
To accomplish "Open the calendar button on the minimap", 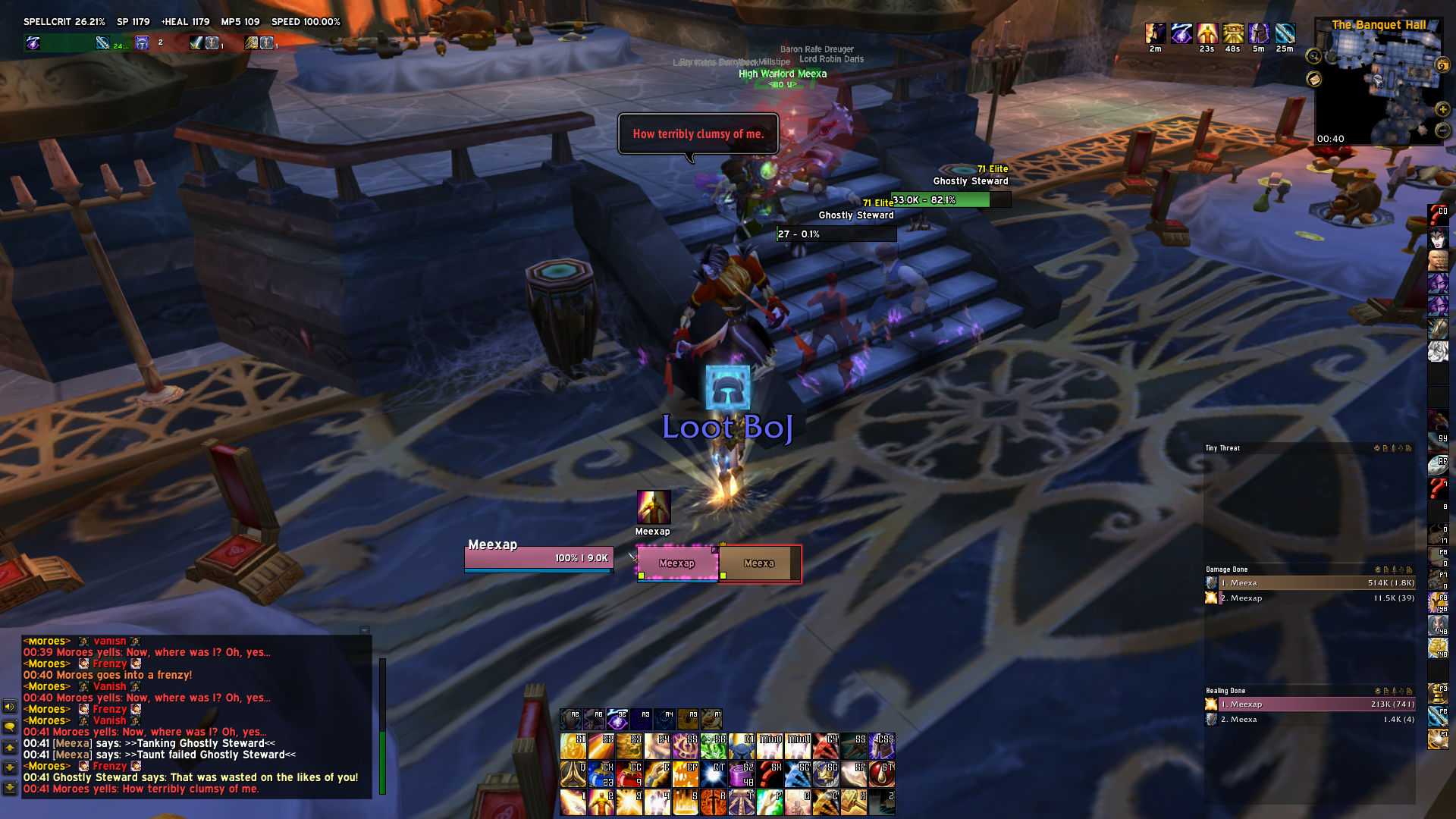I will (x=1442, y=66).
